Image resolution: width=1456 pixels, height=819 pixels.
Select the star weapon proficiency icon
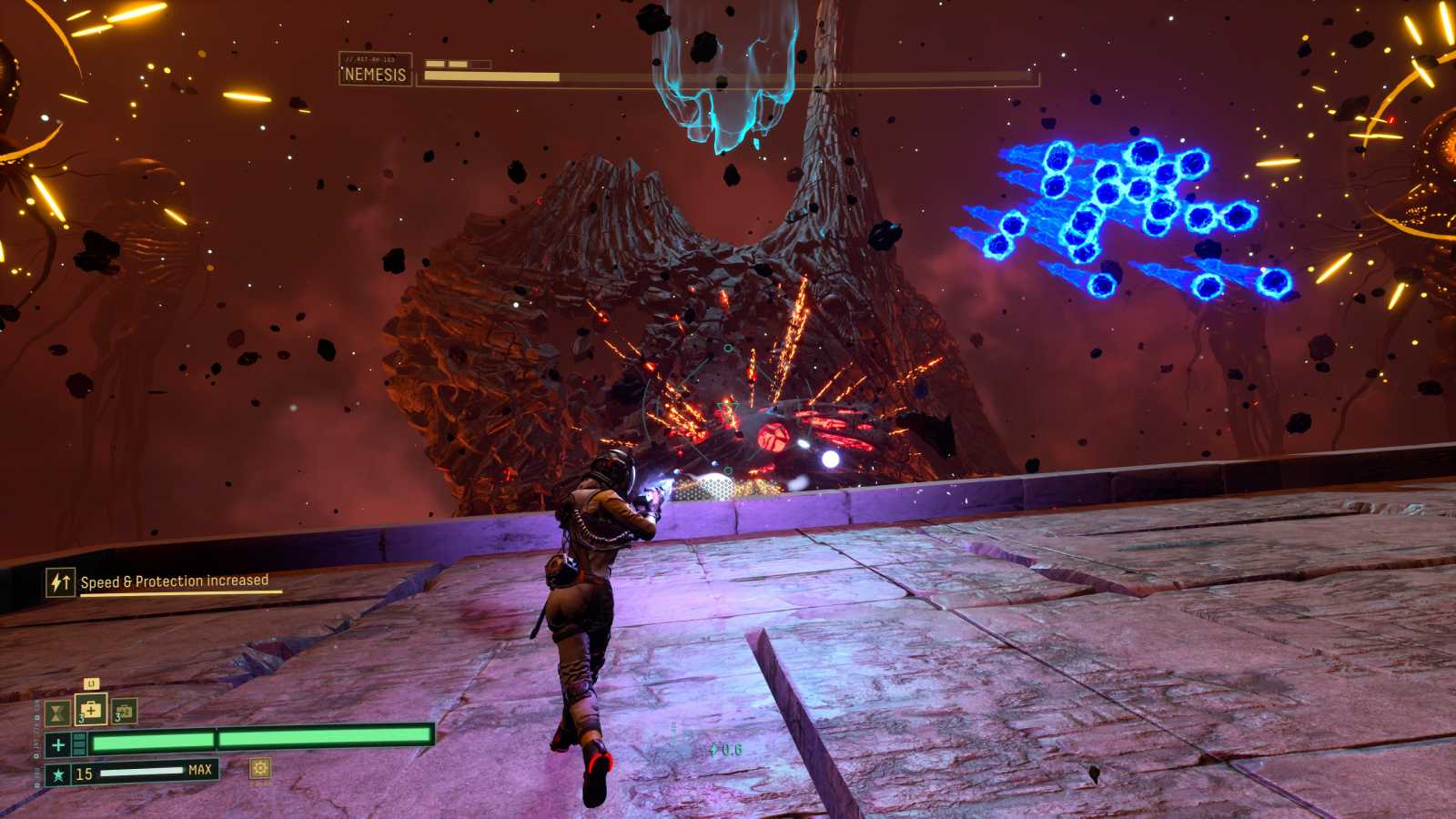(x=58, y=774)
